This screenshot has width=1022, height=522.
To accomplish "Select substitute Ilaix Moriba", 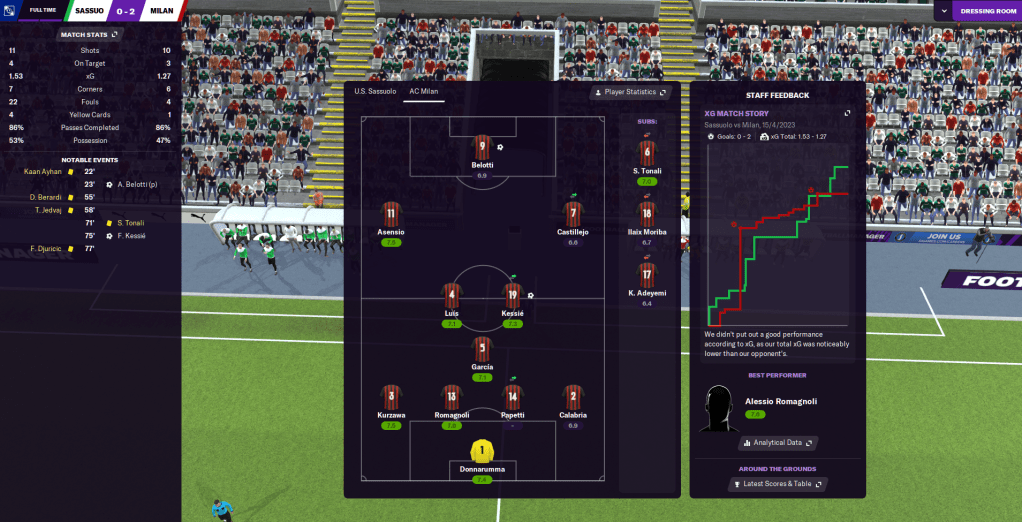I will coord(647,216).
